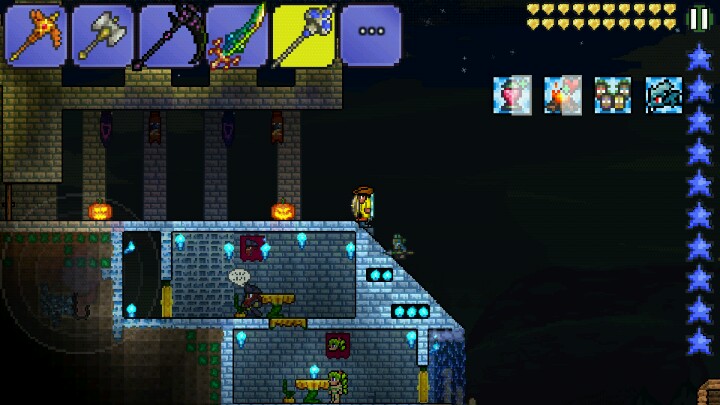The image size is (720, 405).
Task: Select the silver double-bladed axe slot
Action: click(102, 35)
